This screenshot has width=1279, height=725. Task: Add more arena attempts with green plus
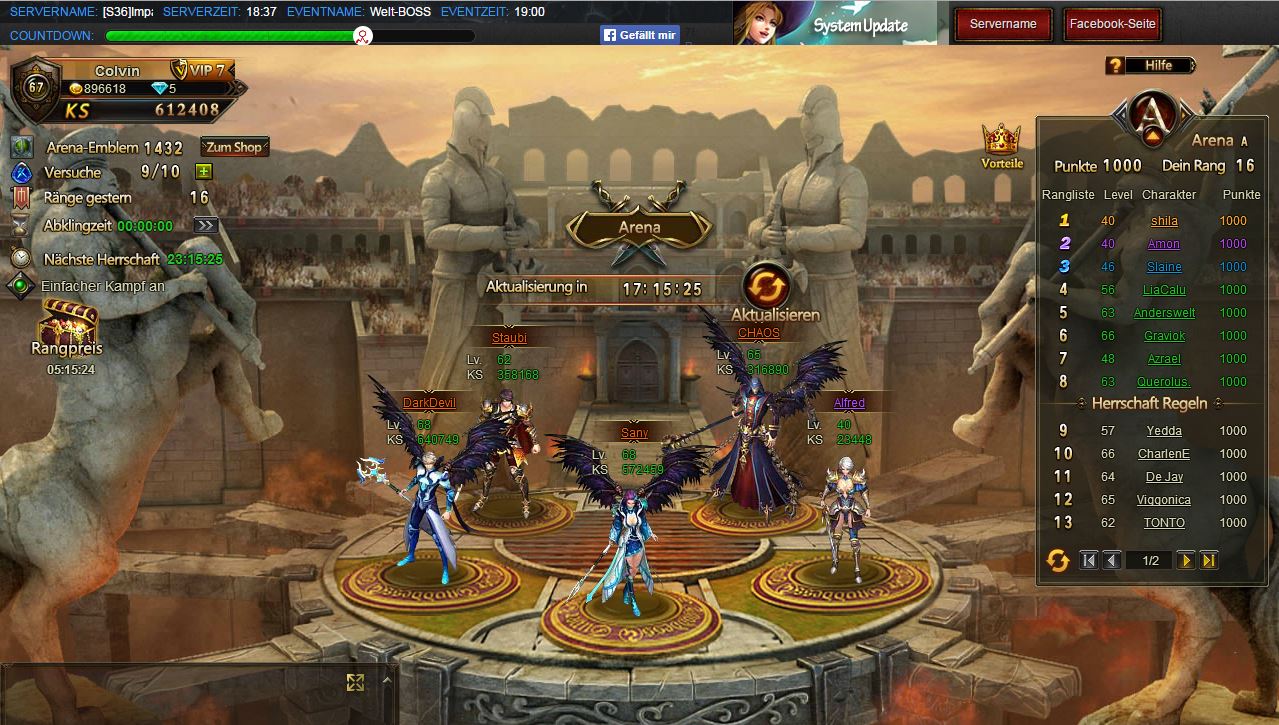tap(203, 172)
